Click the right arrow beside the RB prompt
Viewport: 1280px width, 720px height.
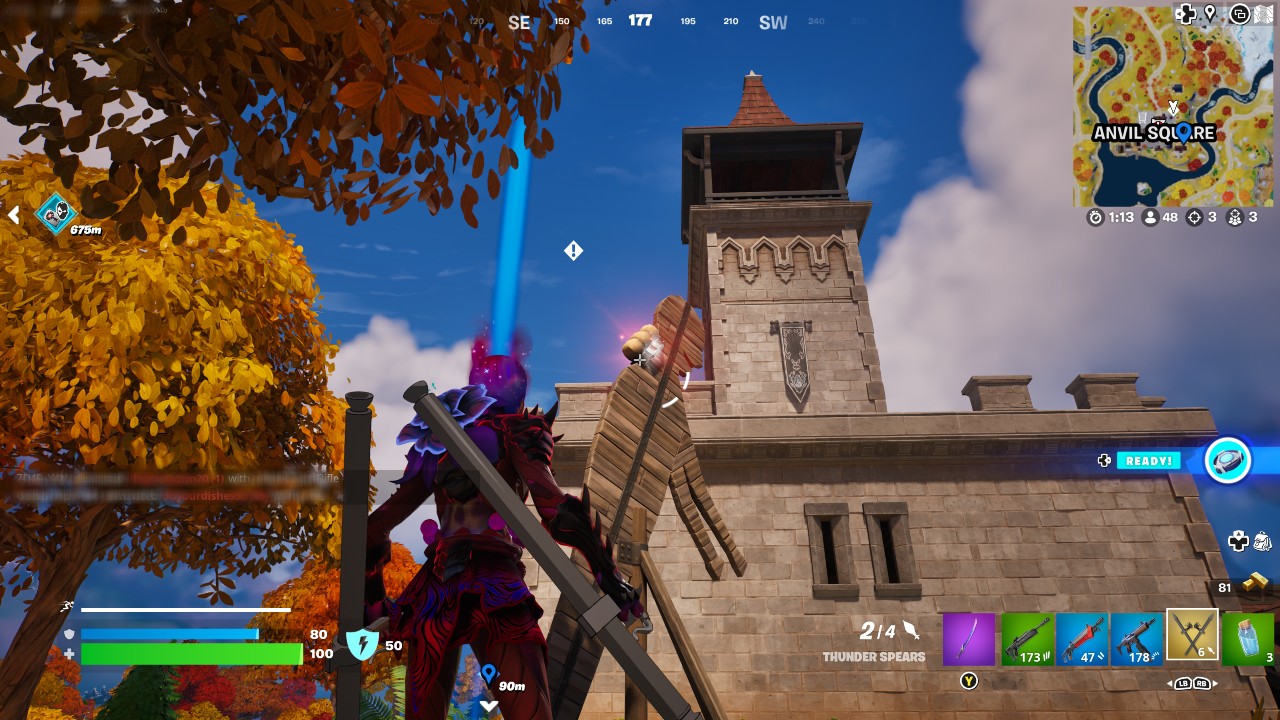pos(1214,683)
